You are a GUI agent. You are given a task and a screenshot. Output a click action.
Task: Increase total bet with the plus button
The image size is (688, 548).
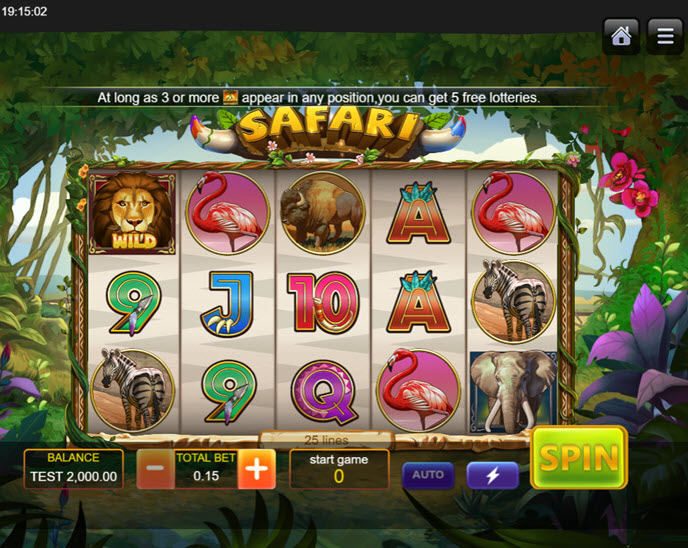256,469
